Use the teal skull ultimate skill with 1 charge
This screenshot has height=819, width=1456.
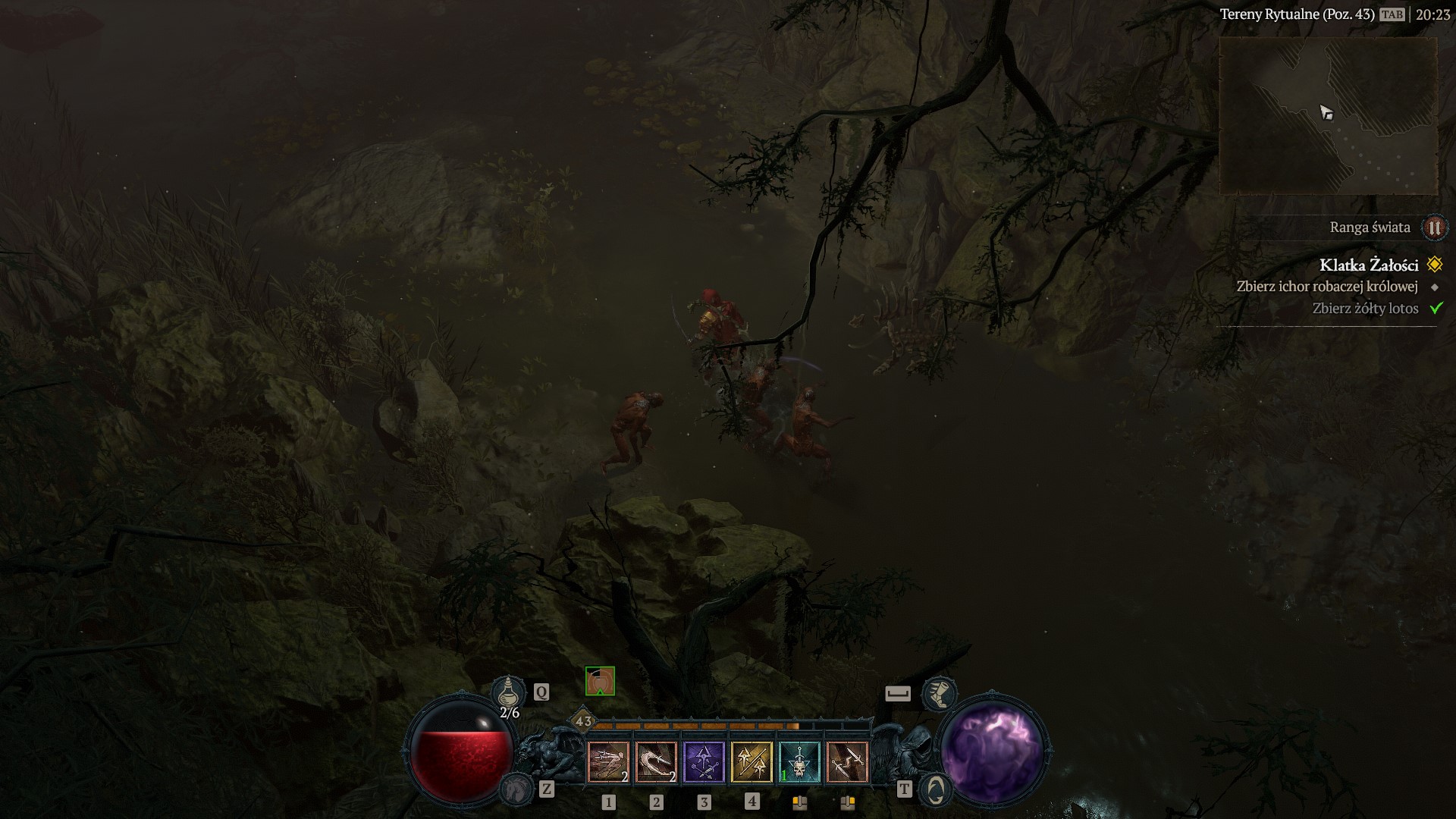(801, 762)
